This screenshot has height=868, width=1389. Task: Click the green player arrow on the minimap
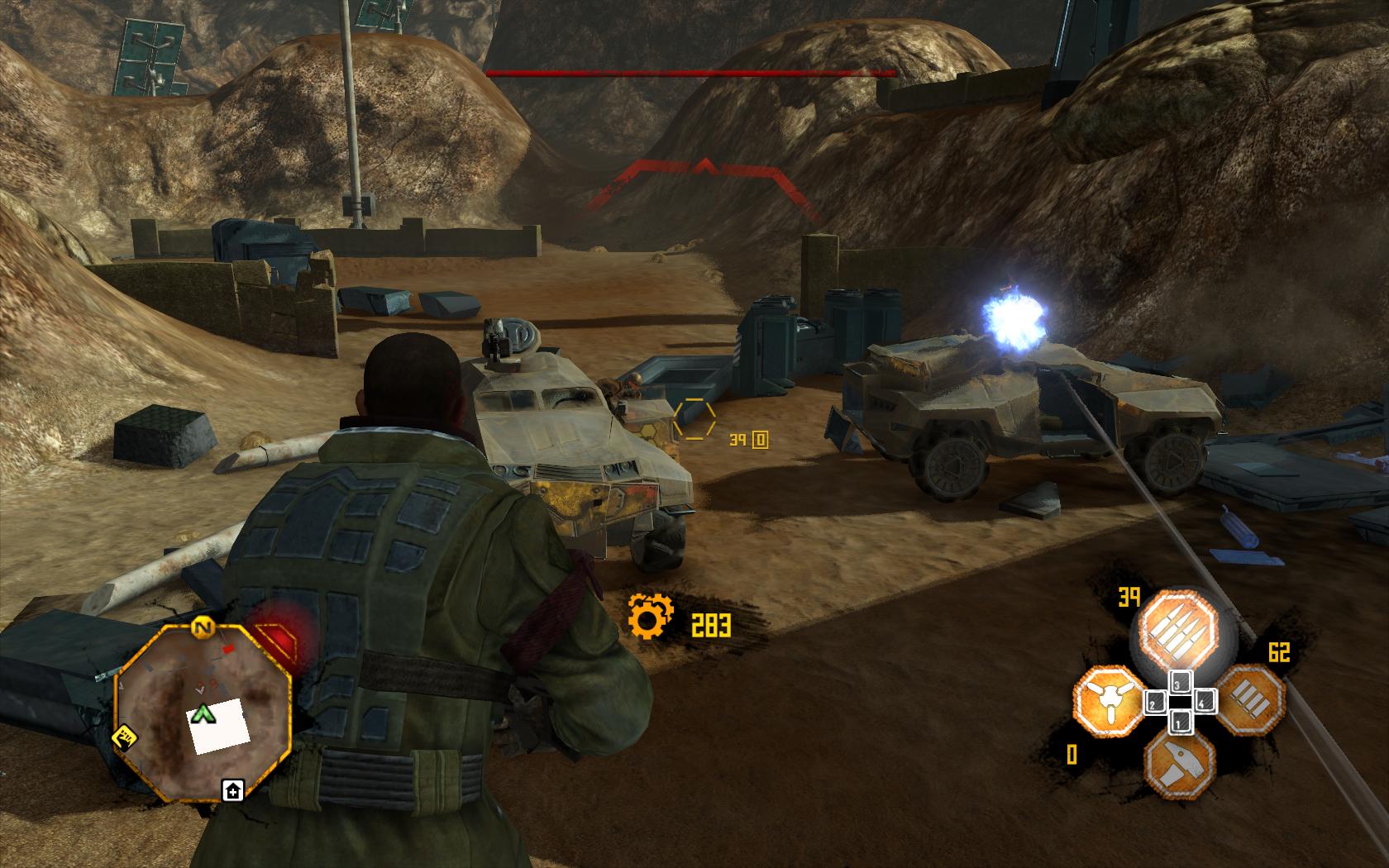click(200, 713)
